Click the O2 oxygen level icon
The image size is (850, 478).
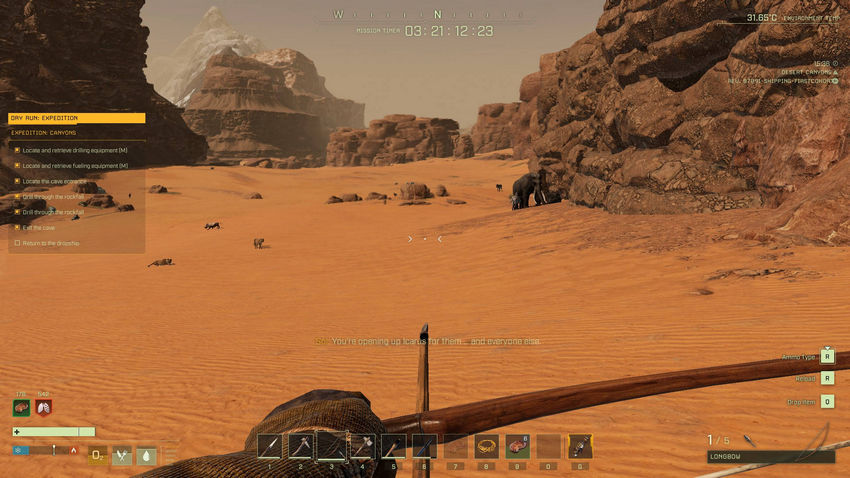[98, 455]
